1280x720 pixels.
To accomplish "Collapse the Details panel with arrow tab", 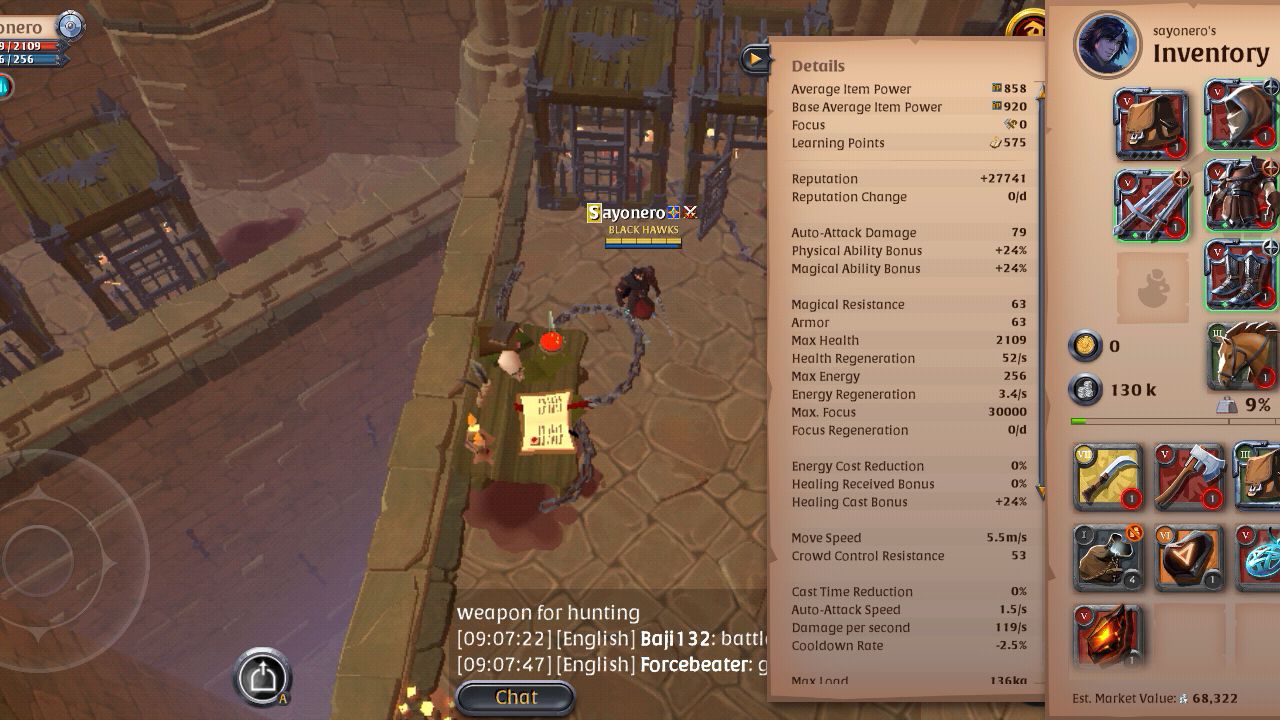I will coord(755,59).
